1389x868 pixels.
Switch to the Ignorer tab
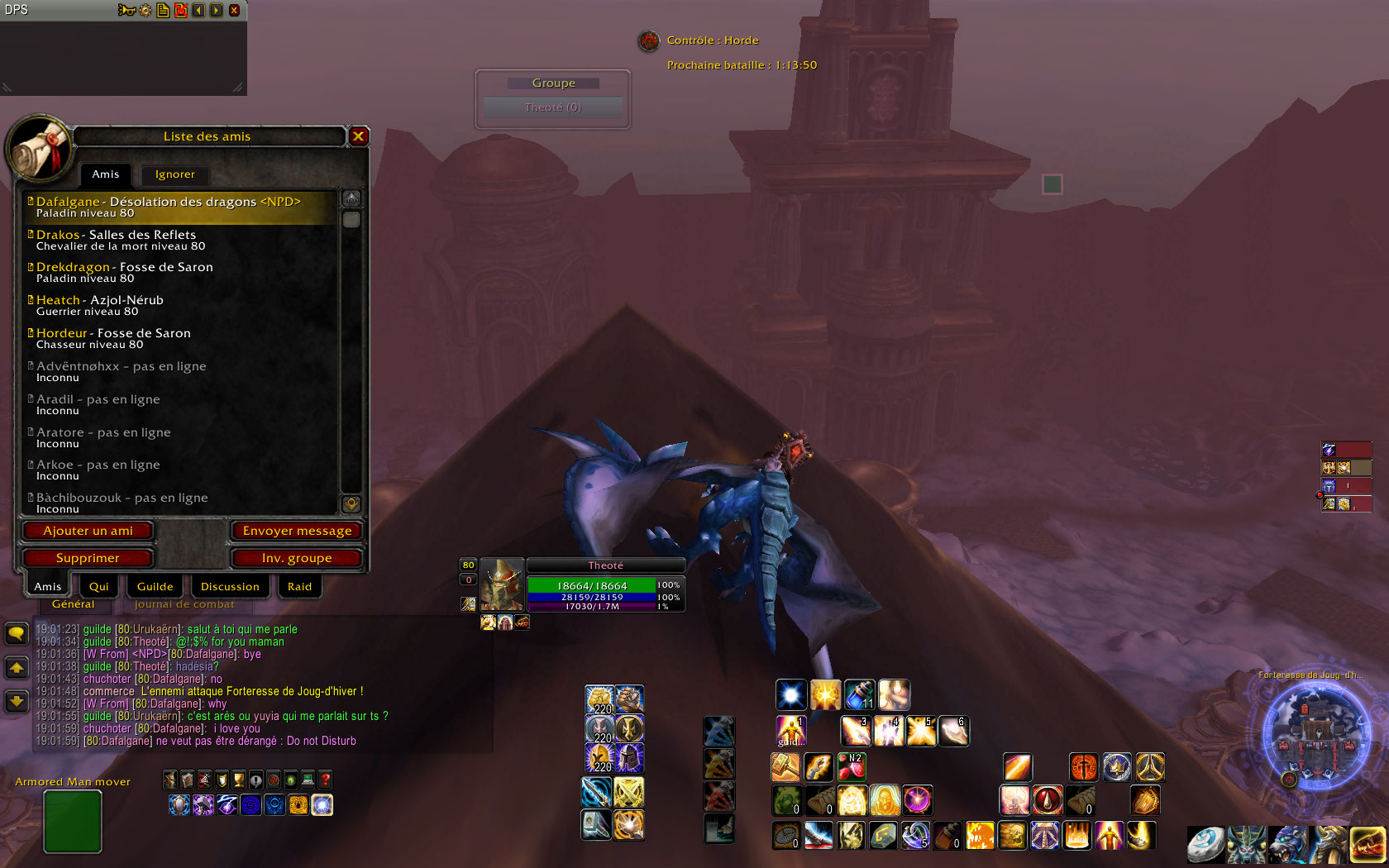(174, 174)
